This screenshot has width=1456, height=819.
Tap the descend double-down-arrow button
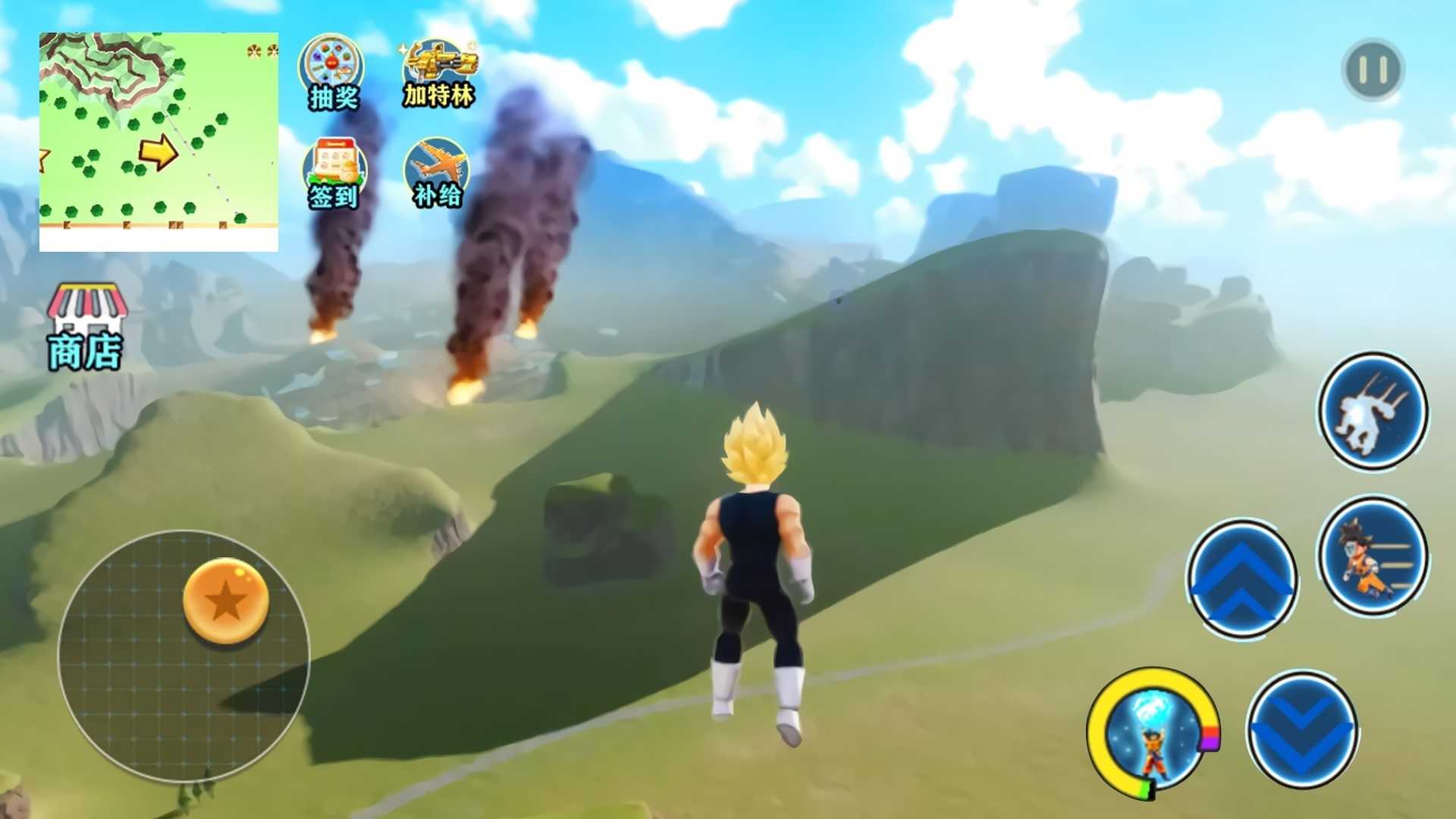click(x=1302, y=730)
